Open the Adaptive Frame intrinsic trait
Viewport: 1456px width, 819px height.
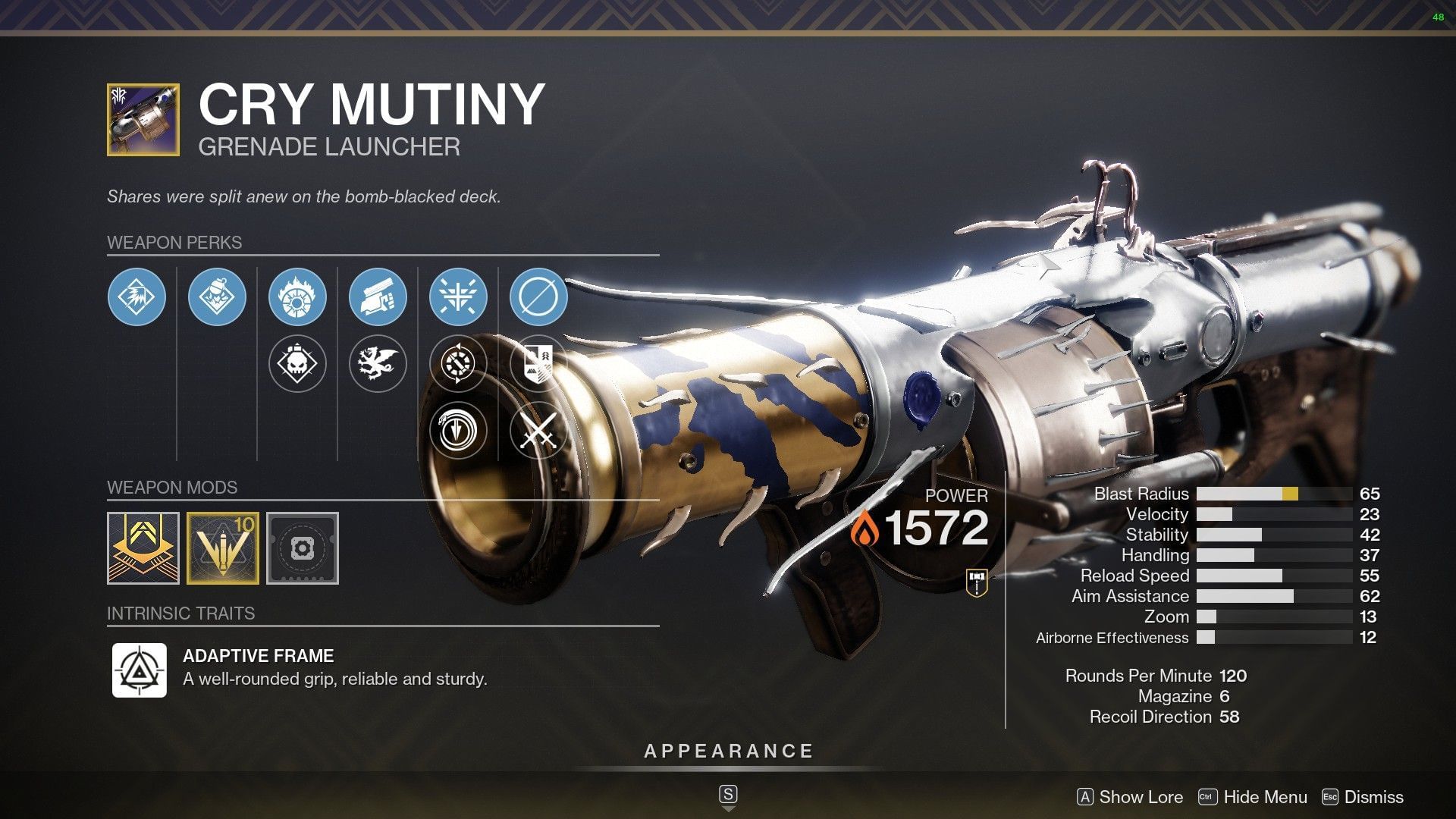point(140,670)
